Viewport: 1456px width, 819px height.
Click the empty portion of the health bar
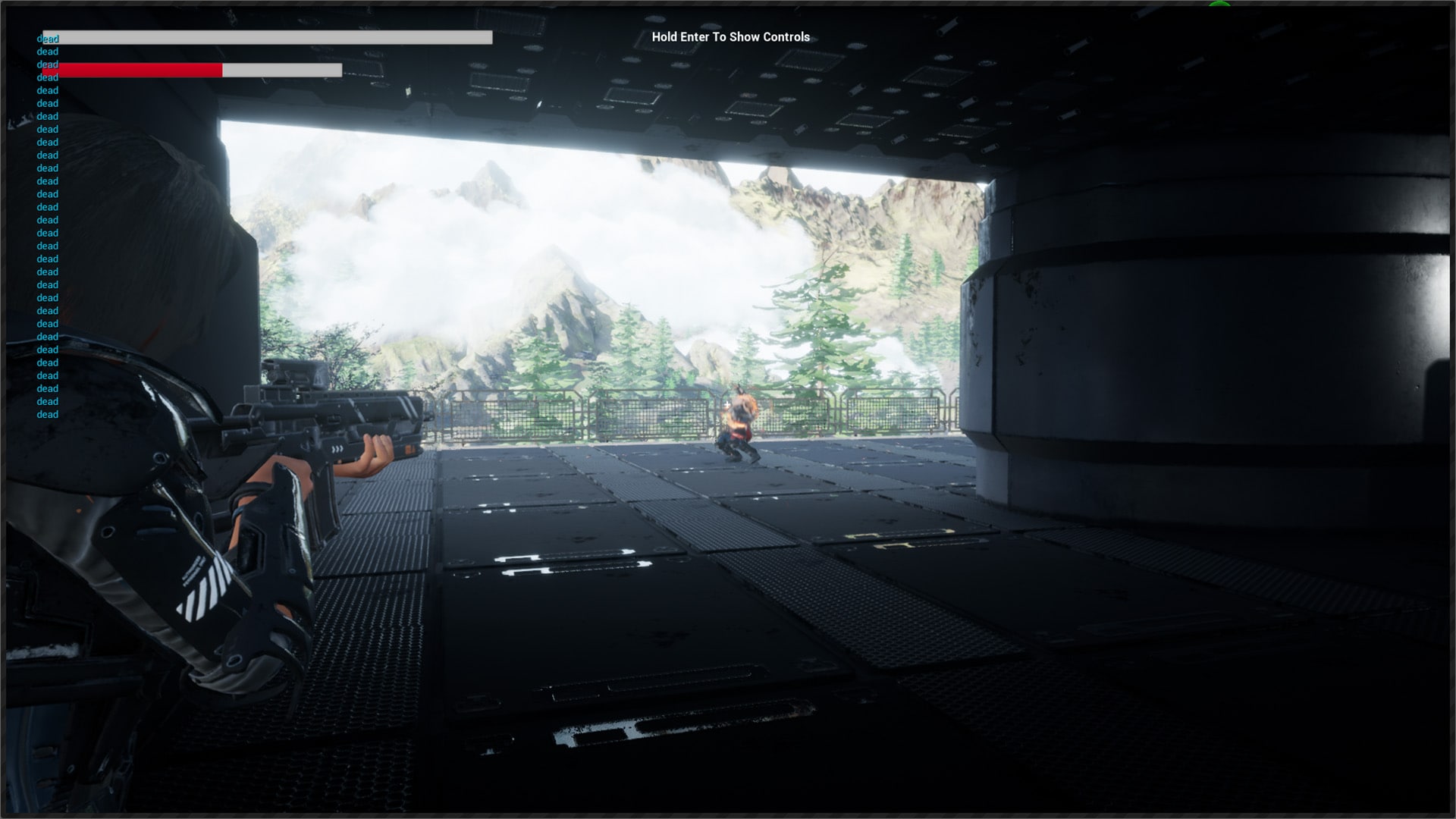[281, 70]
